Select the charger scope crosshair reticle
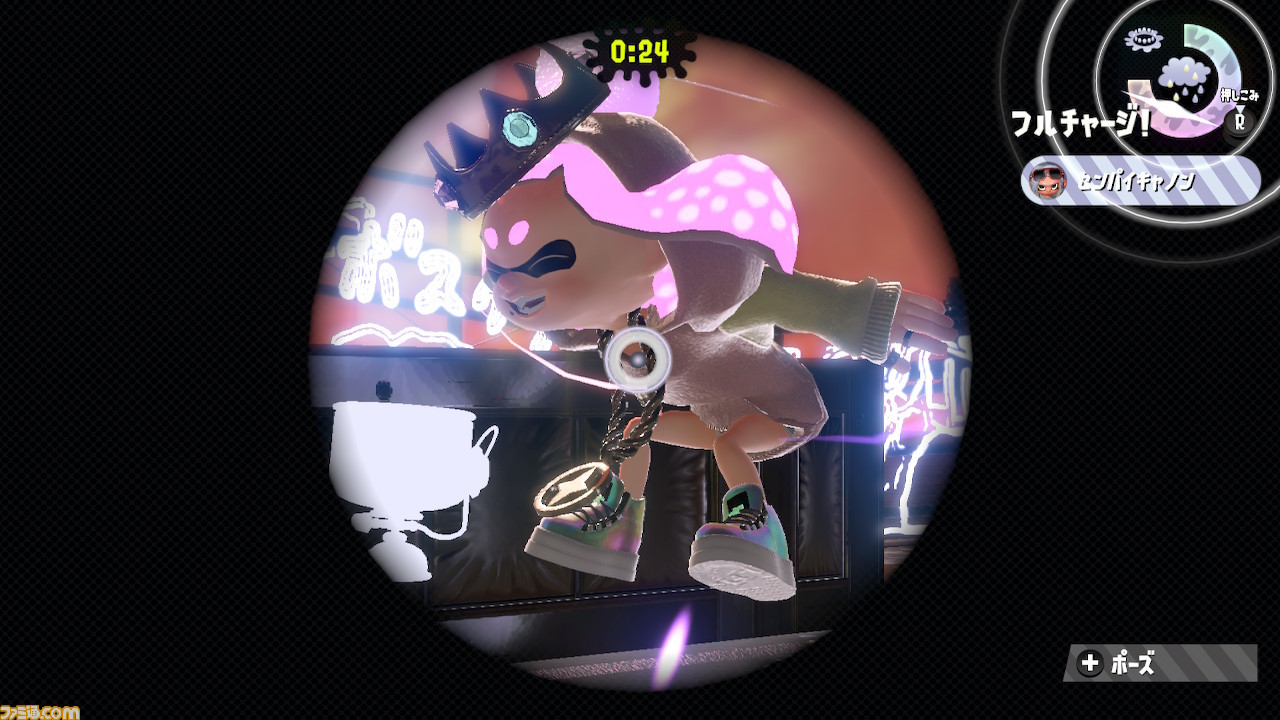 640,358
